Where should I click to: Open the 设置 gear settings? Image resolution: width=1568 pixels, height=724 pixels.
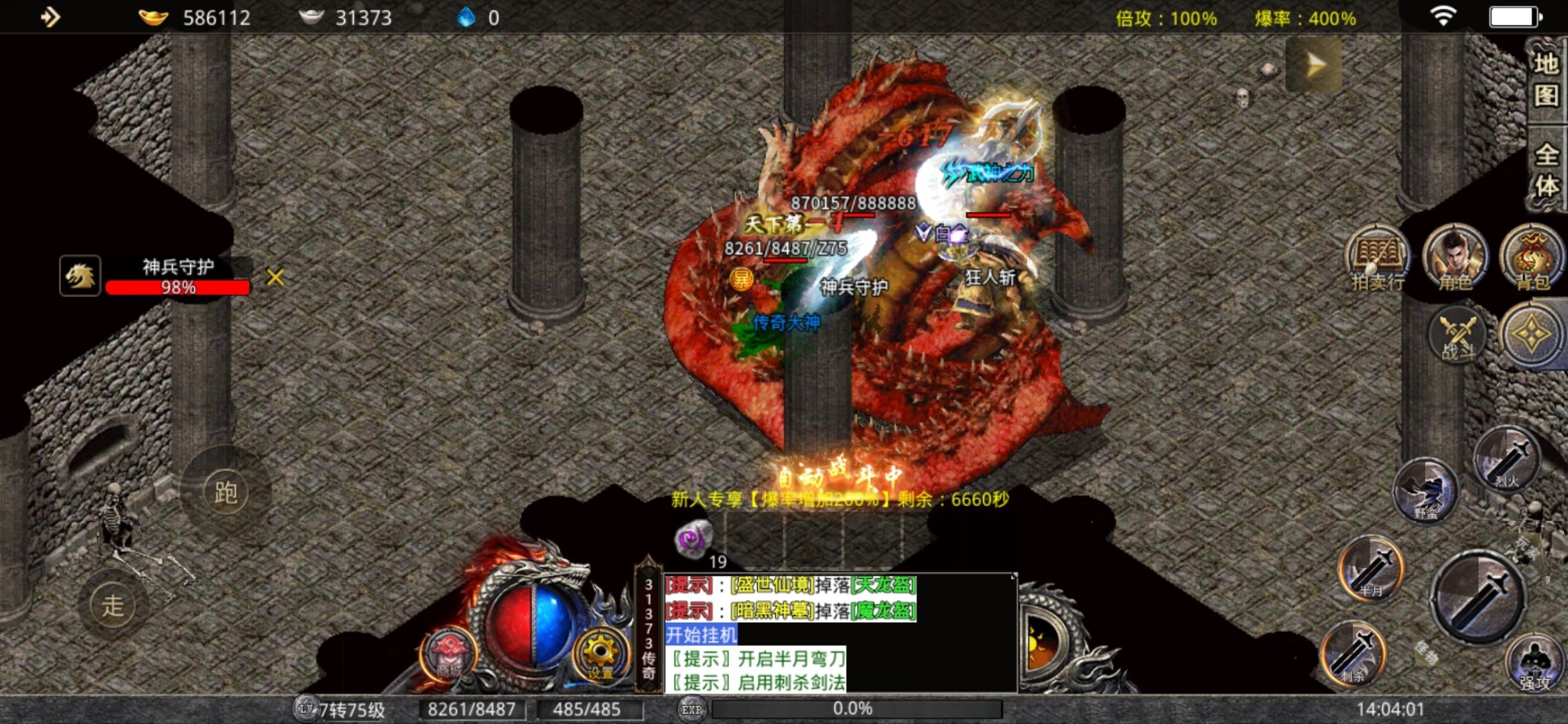600,654
